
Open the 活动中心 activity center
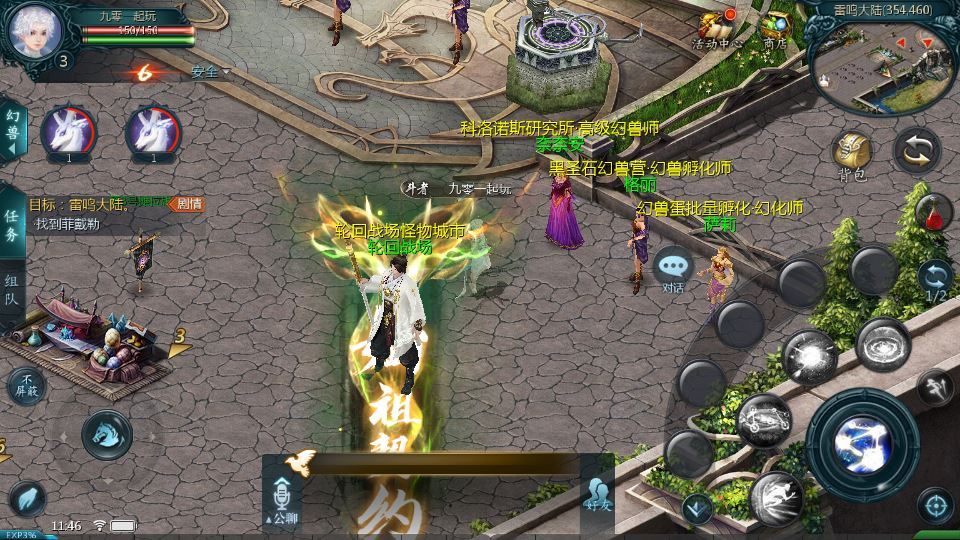[x=716, y=28]
